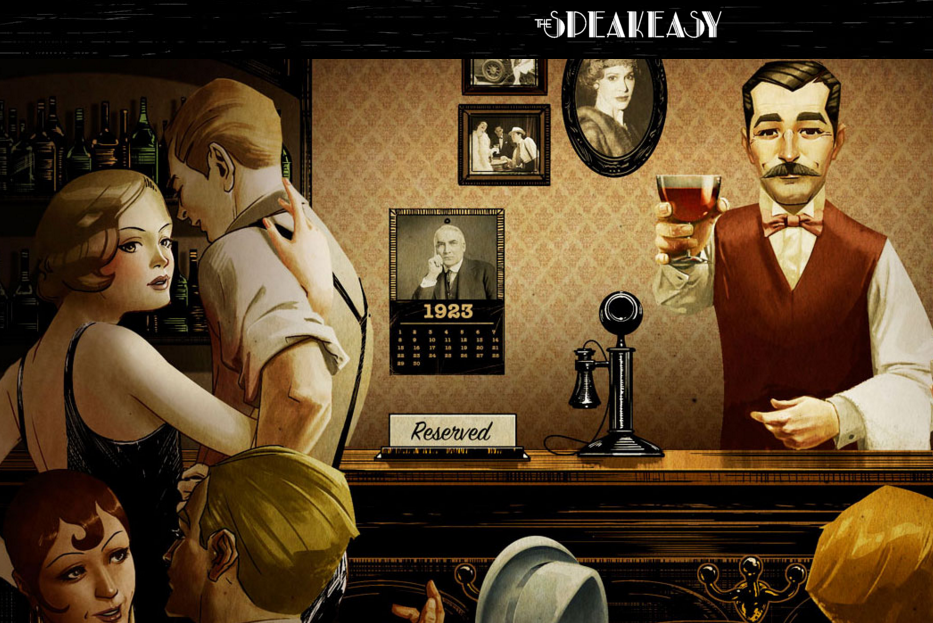The width and height of the screenshot is (933, 623).
Task: Click The Speakeasy logo title
Action: [x=627, y=24]
